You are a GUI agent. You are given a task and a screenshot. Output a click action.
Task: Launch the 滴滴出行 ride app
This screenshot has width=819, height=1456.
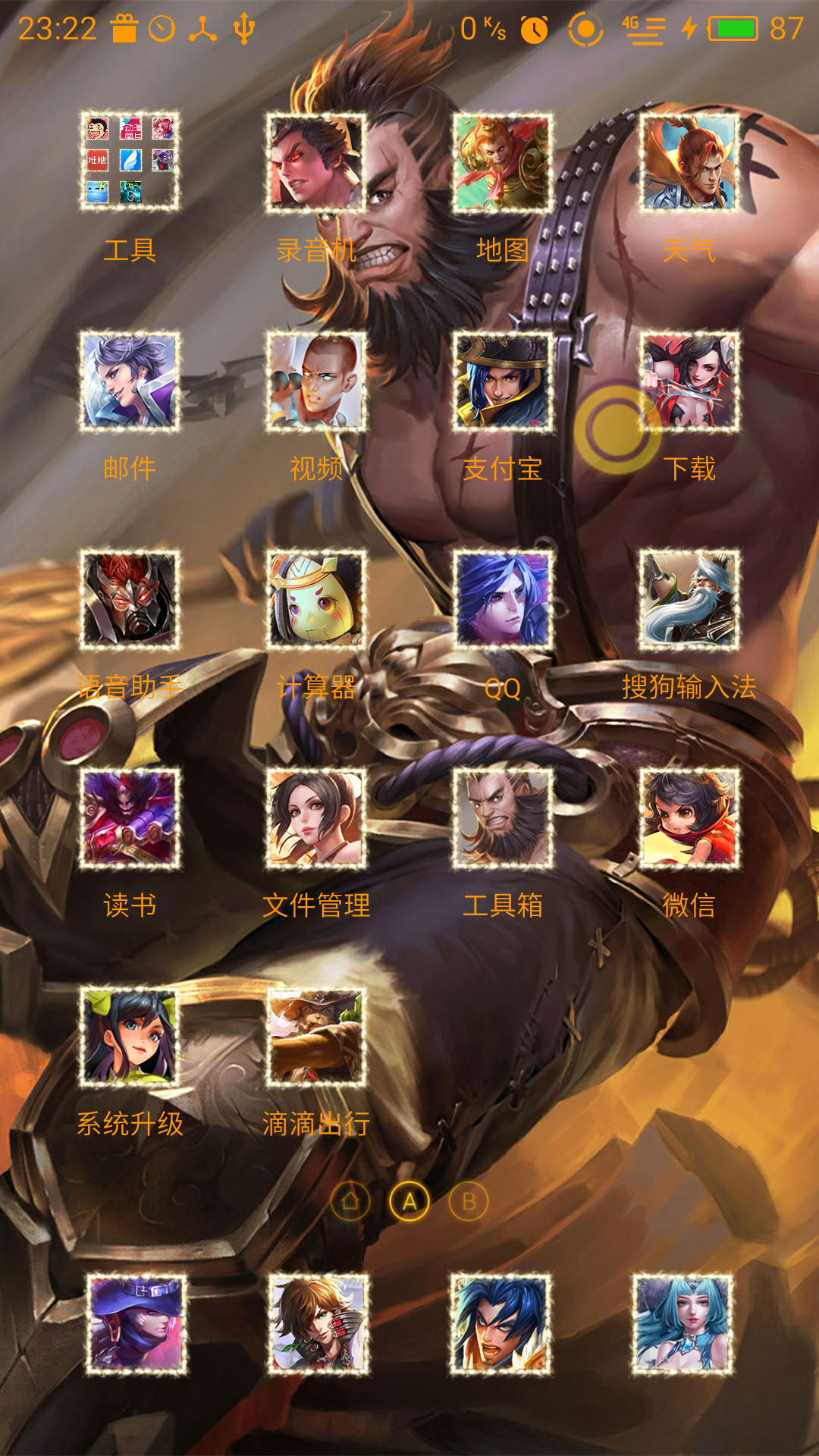click(x=316, y=1036)
